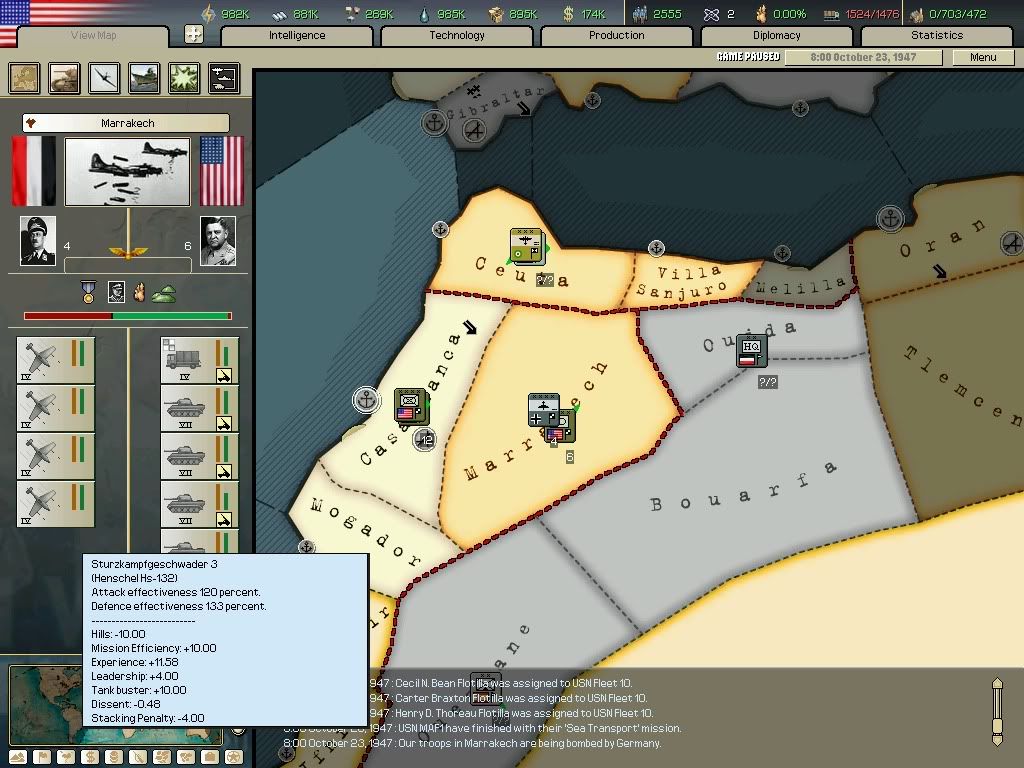
Task: Select the German HQ unit in Oujda
Action: pos(751,350)
